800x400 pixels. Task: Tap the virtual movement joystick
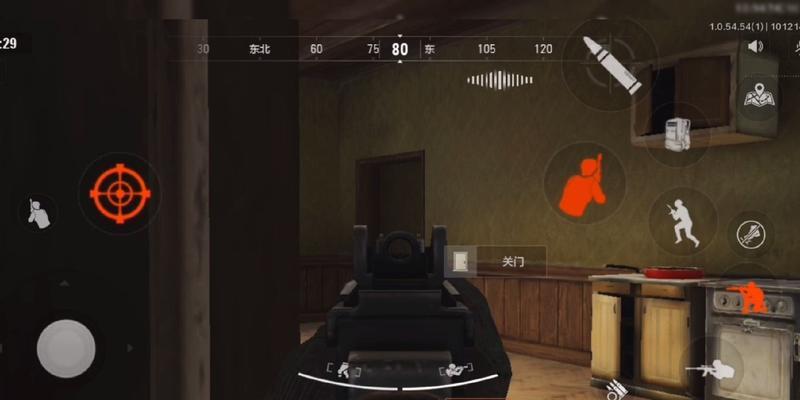pos(66,348)
